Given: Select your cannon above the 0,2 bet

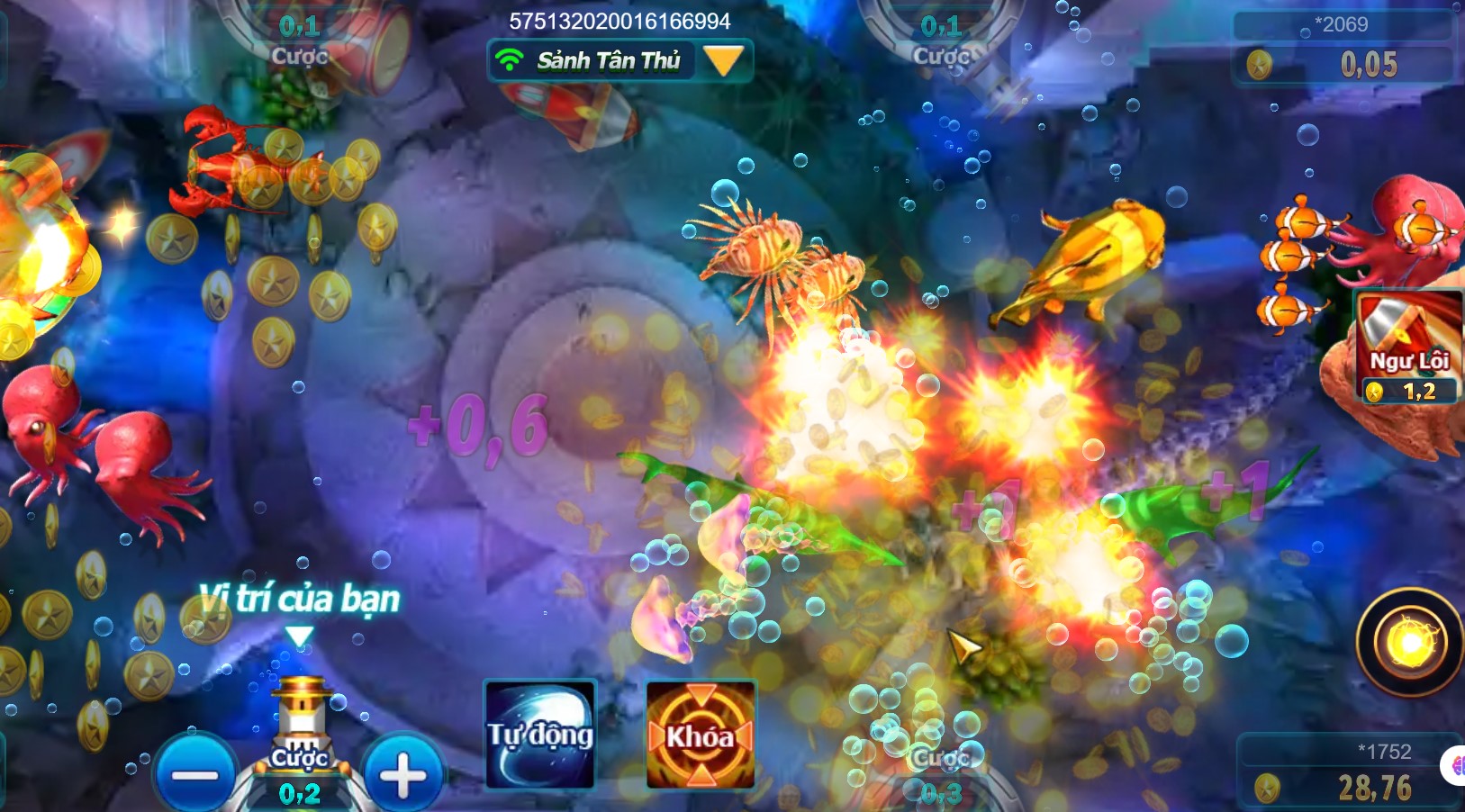Looking at the screenshot, I should [x=301, y=717].
